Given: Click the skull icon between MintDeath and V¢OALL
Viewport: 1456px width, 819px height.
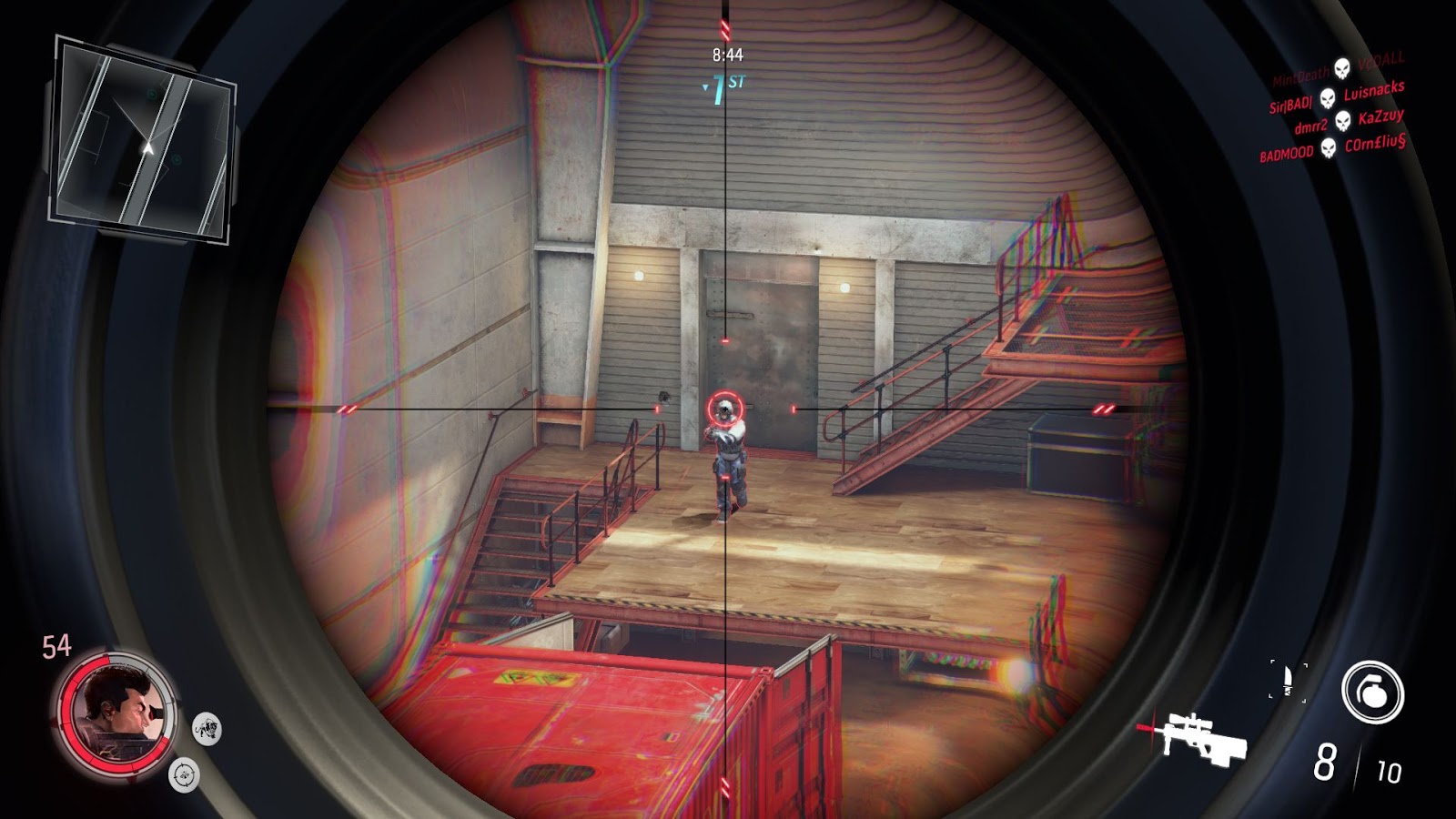Looking at the screenshot, I should (x=1341, y=67).
